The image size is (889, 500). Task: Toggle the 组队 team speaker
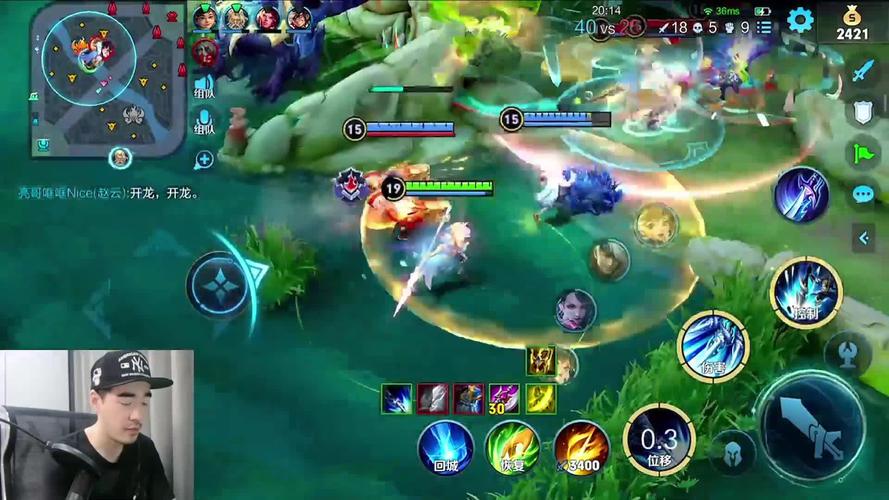coord(204,87)
